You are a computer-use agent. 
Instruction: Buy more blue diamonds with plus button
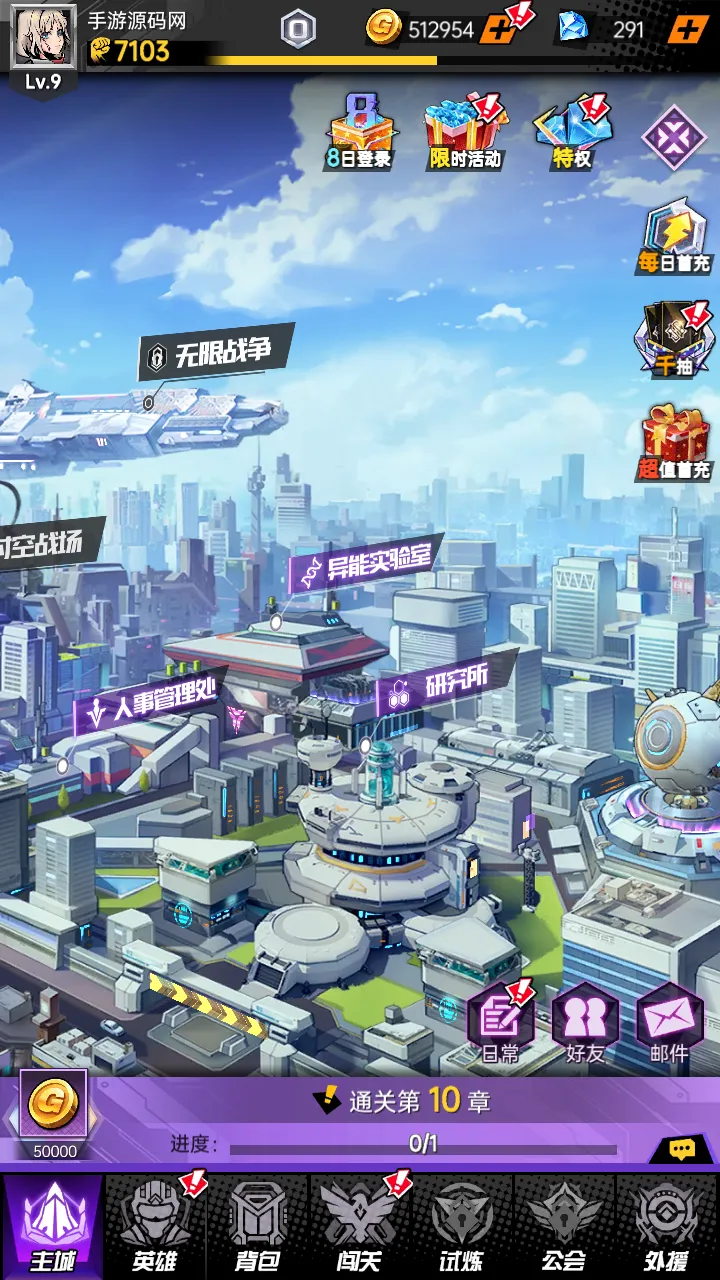[686, 29]
